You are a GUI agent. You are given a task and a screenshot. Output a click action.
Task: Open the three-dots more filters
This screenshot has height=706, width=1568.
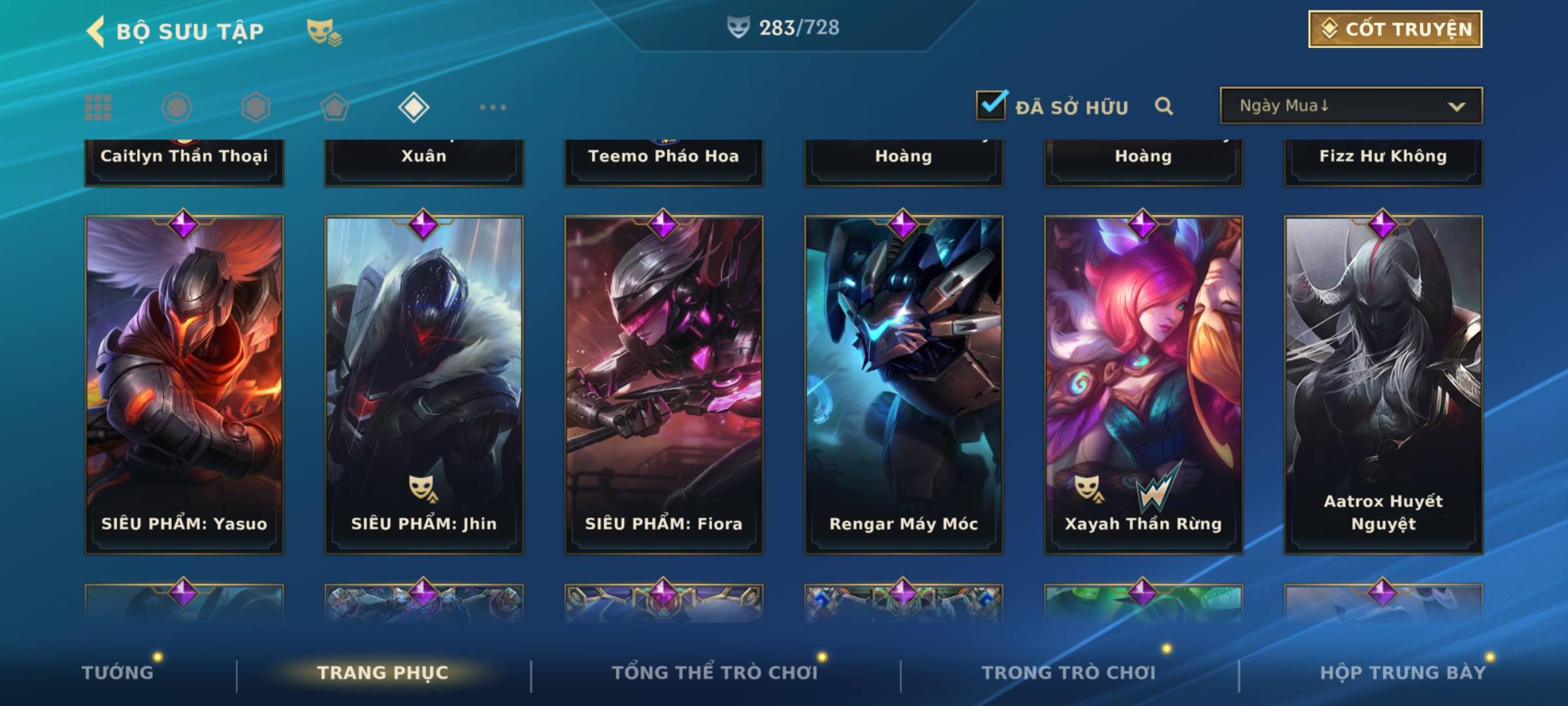click(493, 107)
